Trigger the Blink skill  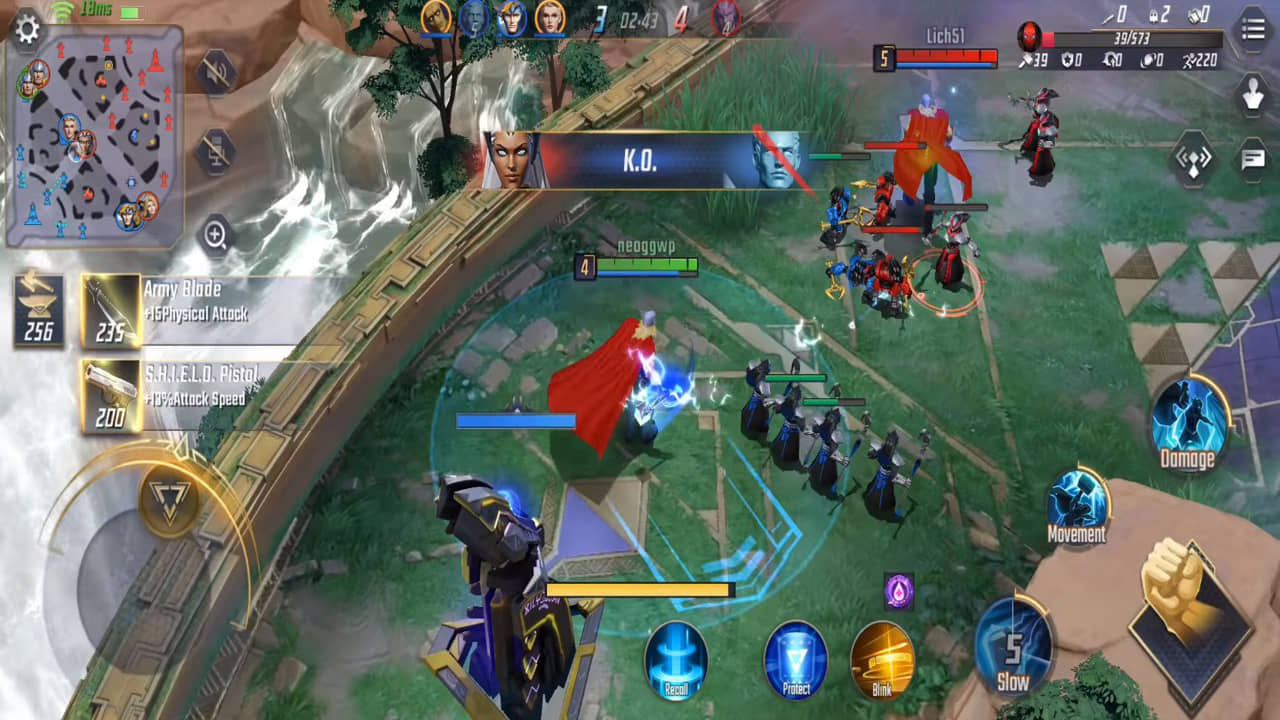tap(882, 660)
